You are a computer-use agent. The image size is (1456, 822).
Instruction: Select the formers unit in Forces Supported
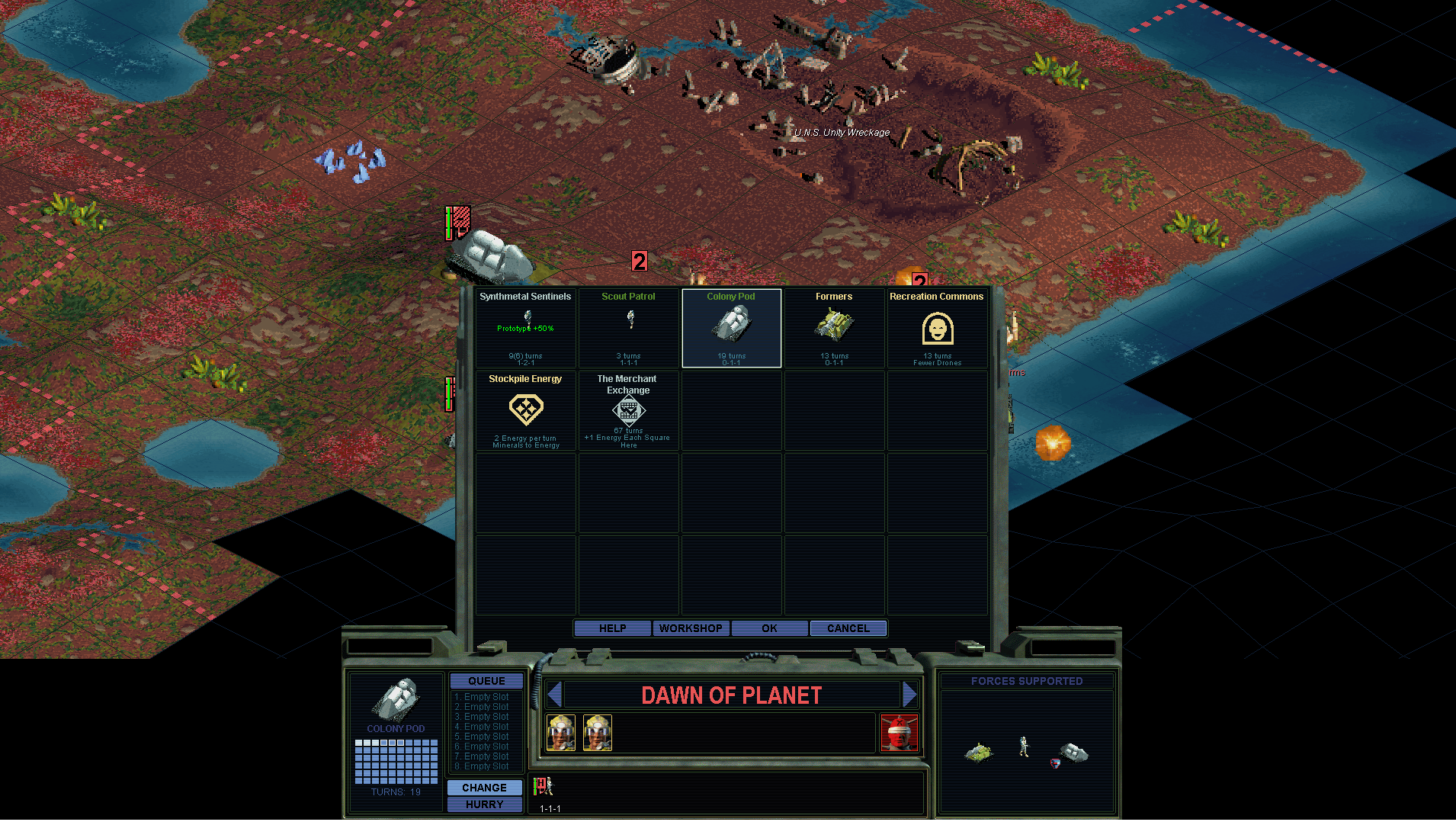(x=979, y=753)
